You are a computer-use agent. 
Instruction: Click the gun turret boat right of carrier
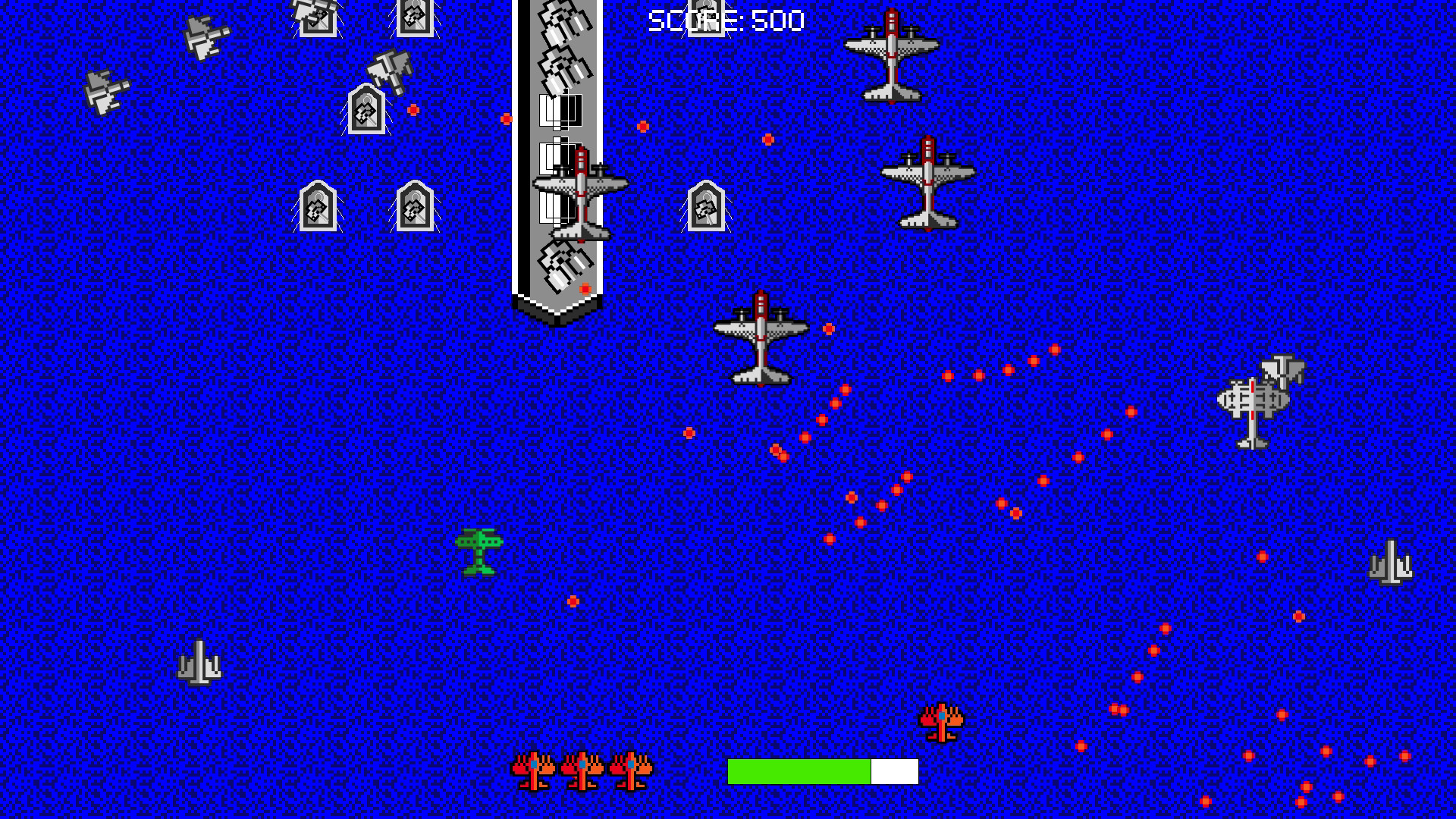(705, 205)
